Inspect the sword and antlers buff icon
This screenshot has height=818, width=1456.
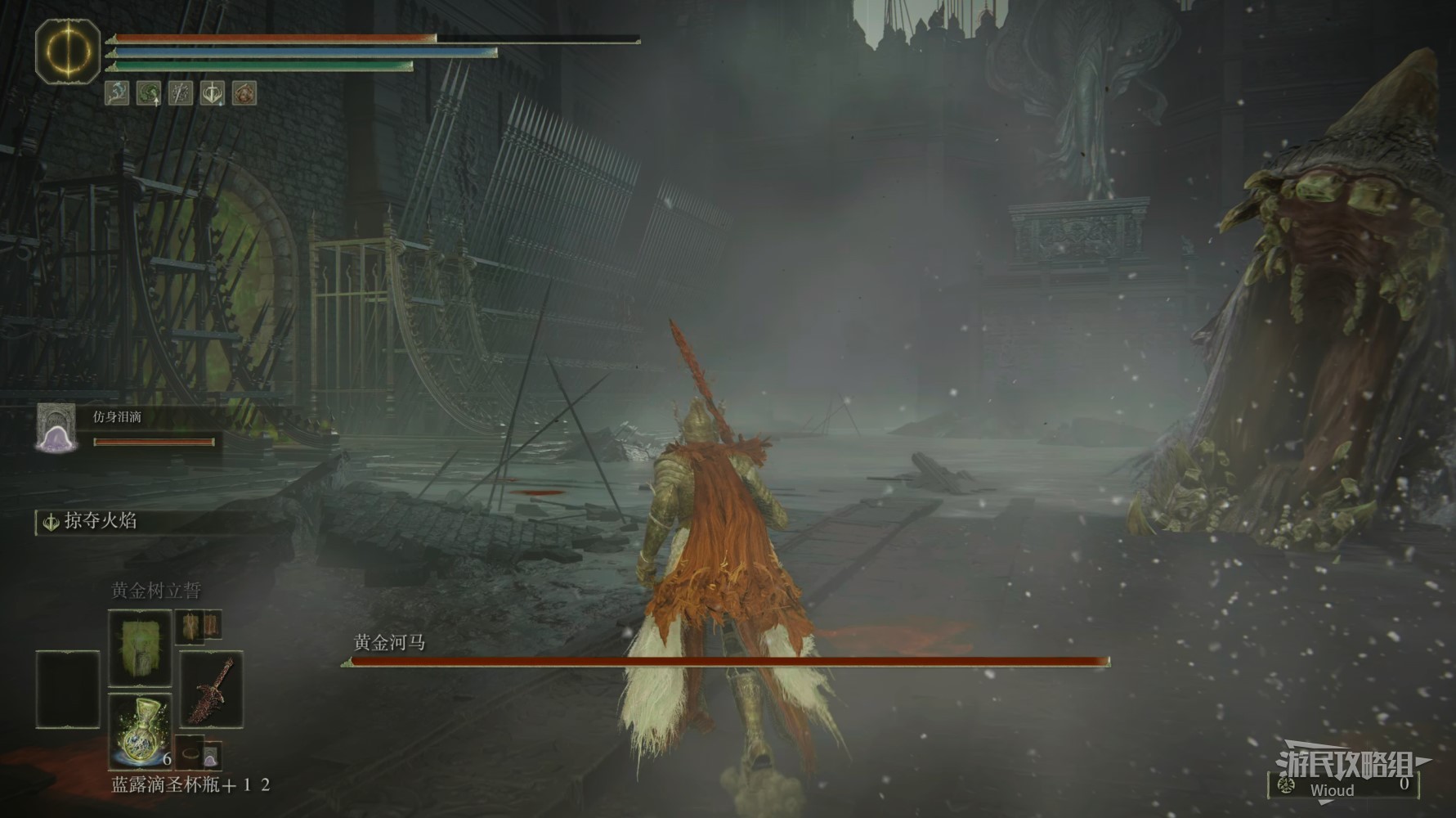pyautogui.click(x=213, y=93)
